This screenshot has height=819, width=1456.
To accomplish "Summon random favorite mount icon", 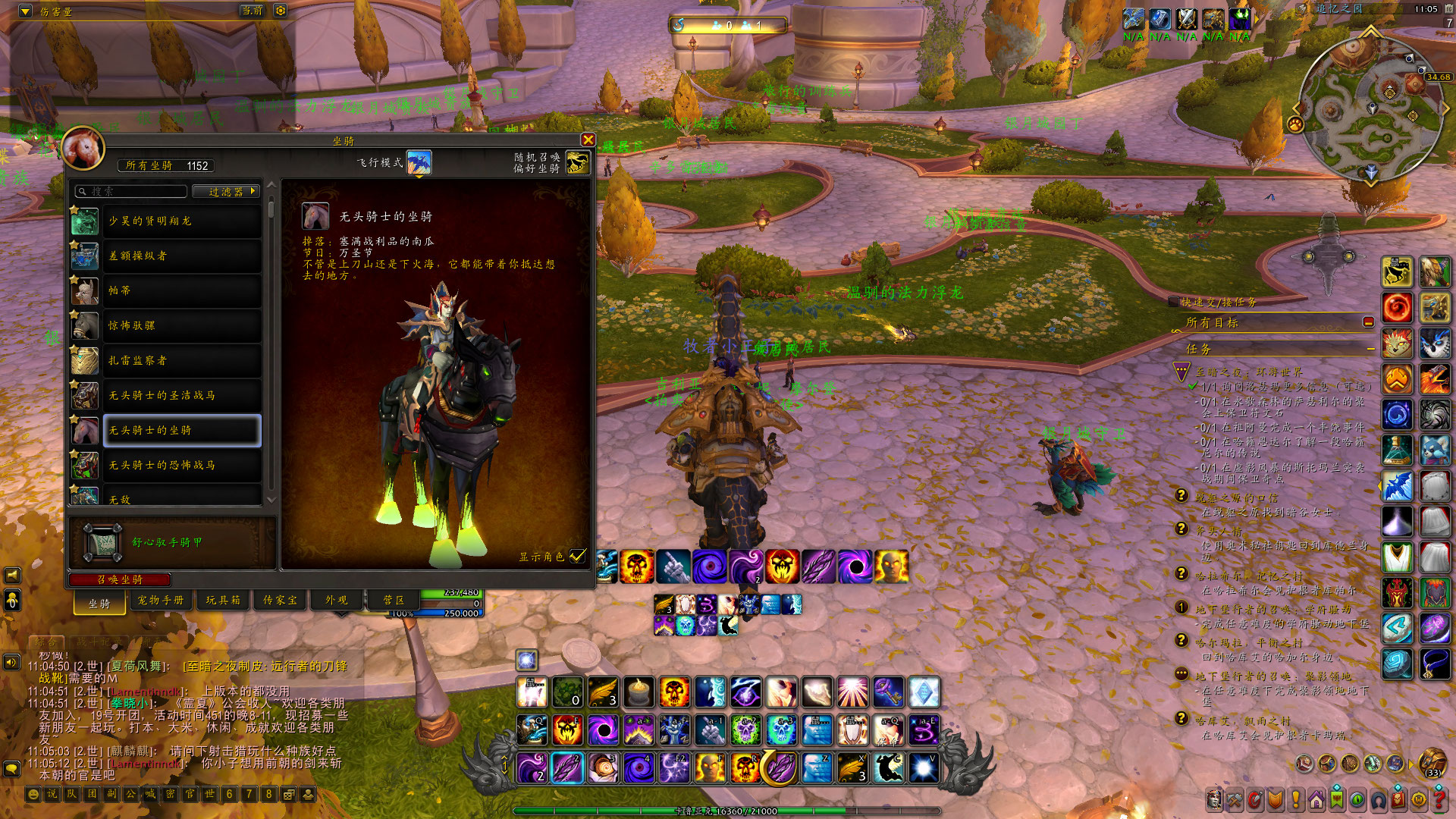I will pos(577,162).
